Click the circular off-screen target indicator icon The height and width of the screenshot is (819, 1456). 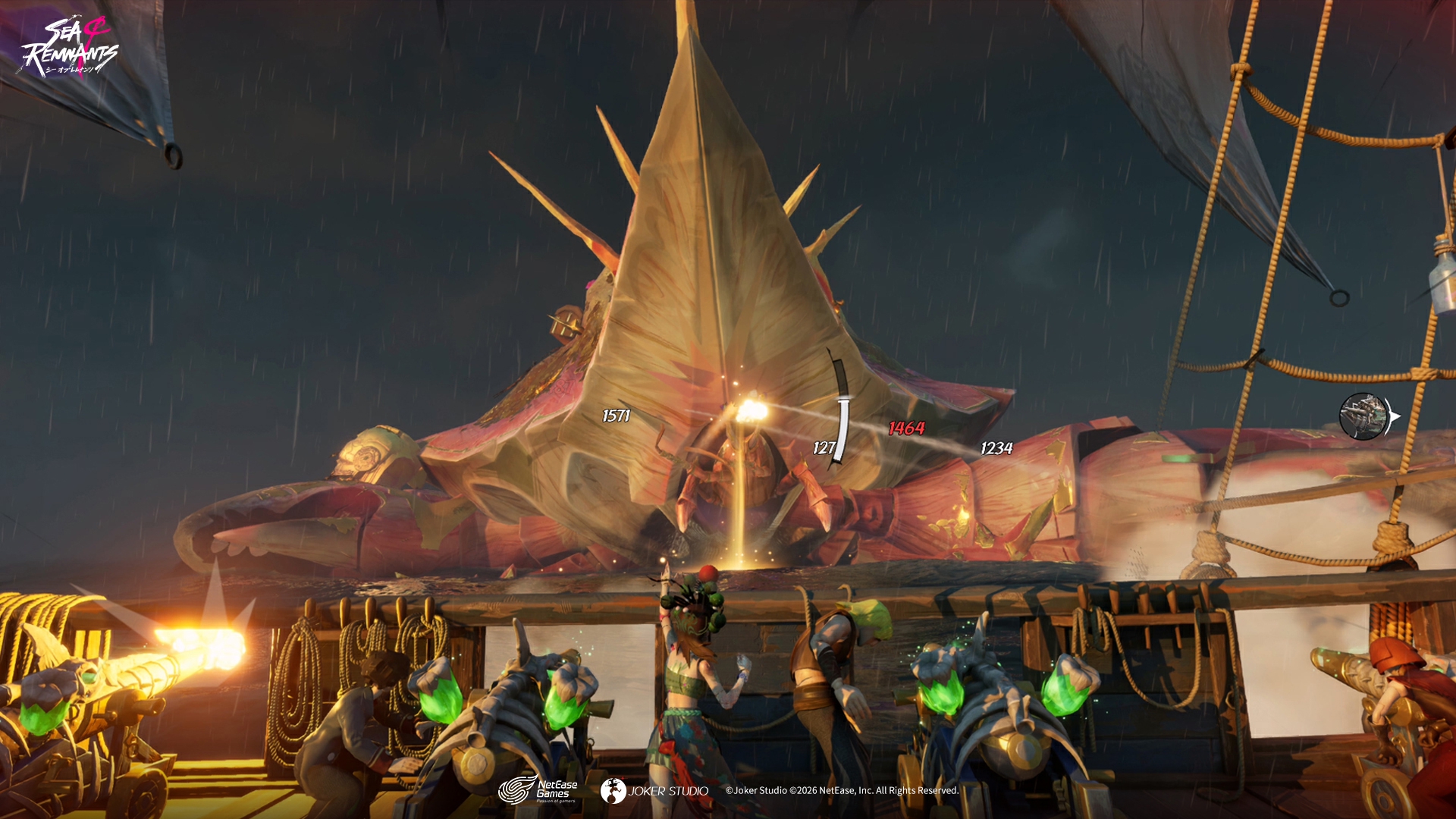pyautogui.click(x=1363, y=416)
